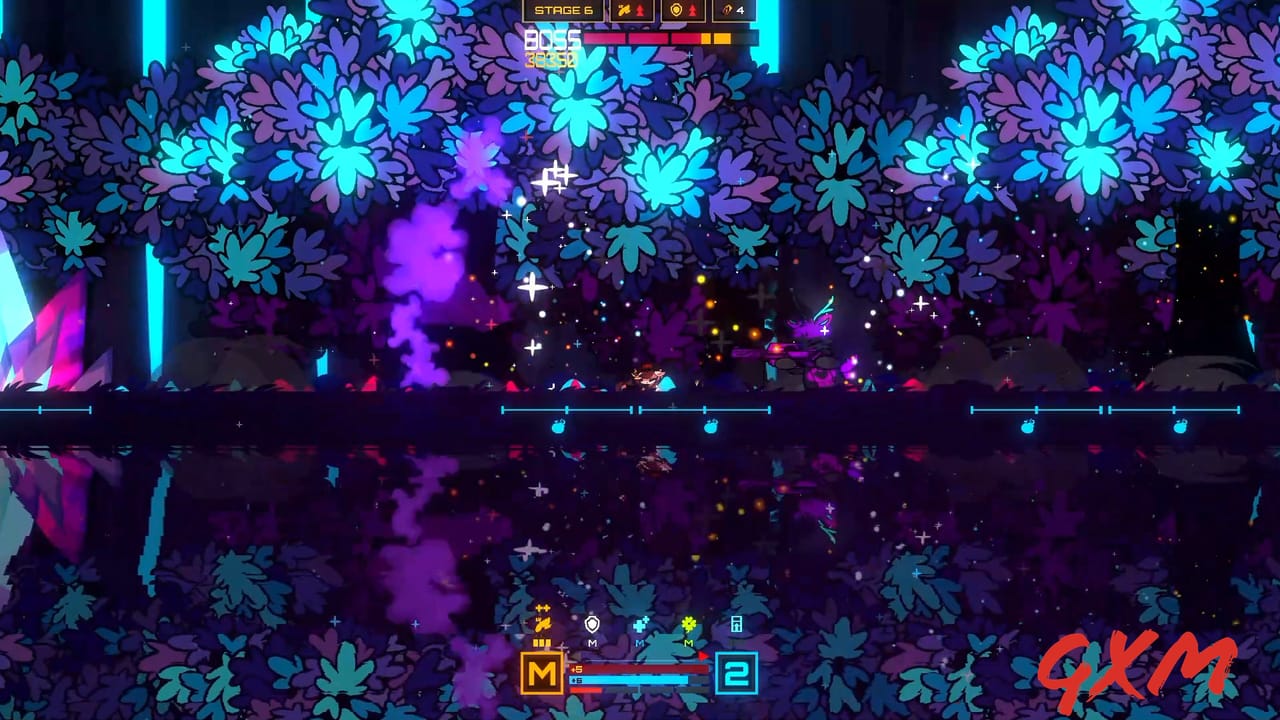Viewport: 1280px width, 720px height.
Task: Toggle one of the three orange ammo pips
Action: pos(541,642)
